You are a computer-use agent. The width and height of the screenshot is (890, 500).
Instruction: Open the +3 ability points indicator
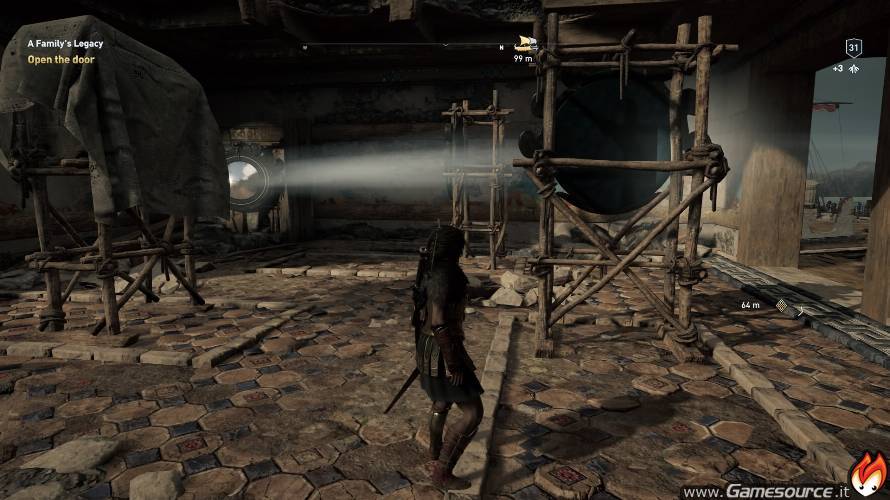click(844, 69)
